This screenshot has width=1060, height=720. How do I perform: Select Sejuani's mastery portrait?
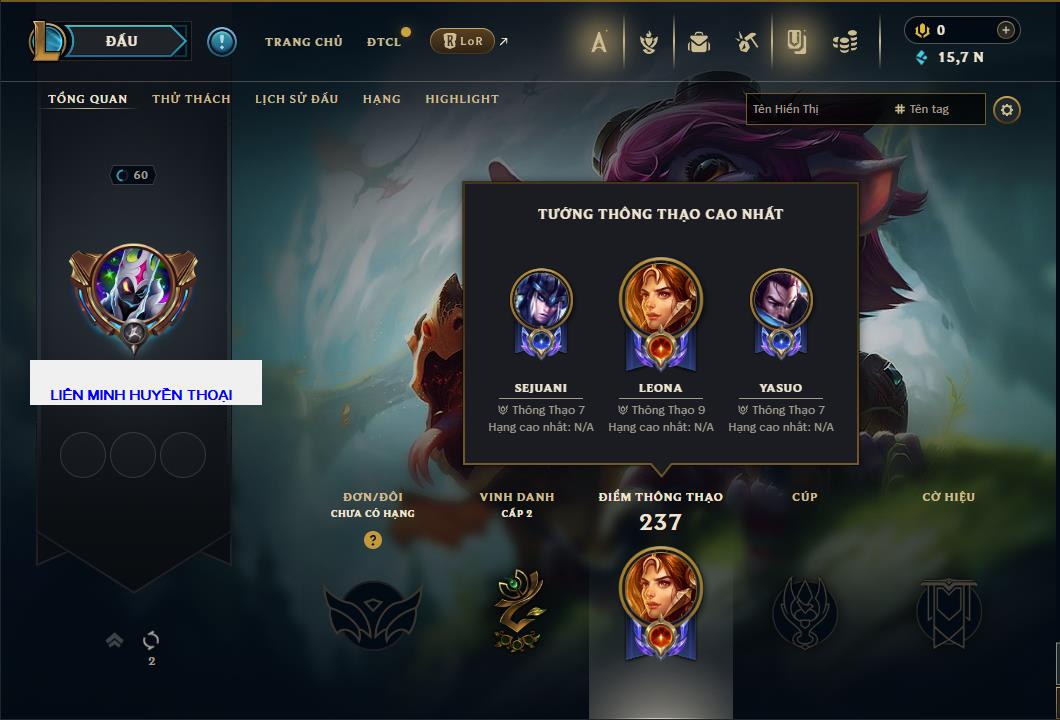[x=541, y=300]
